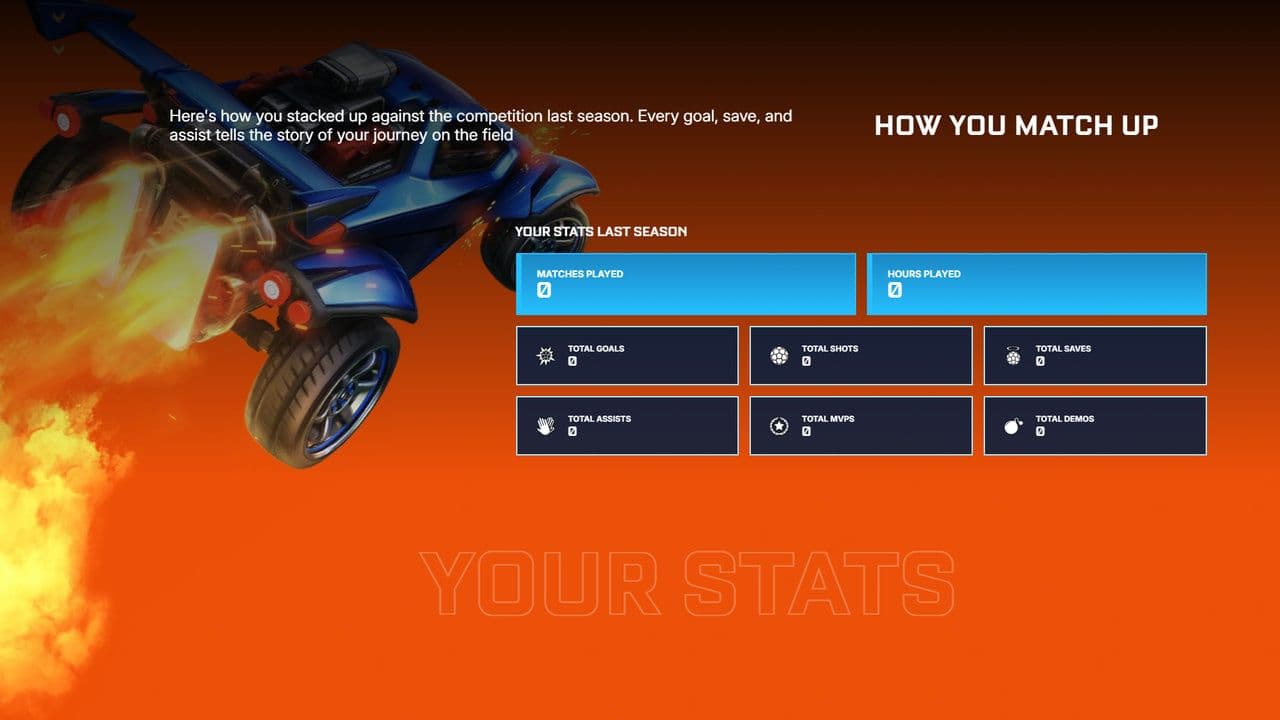This screenshot has width=1280, height=720.
Task: Select the Total Shots zero counter
Action: (806, 362)
